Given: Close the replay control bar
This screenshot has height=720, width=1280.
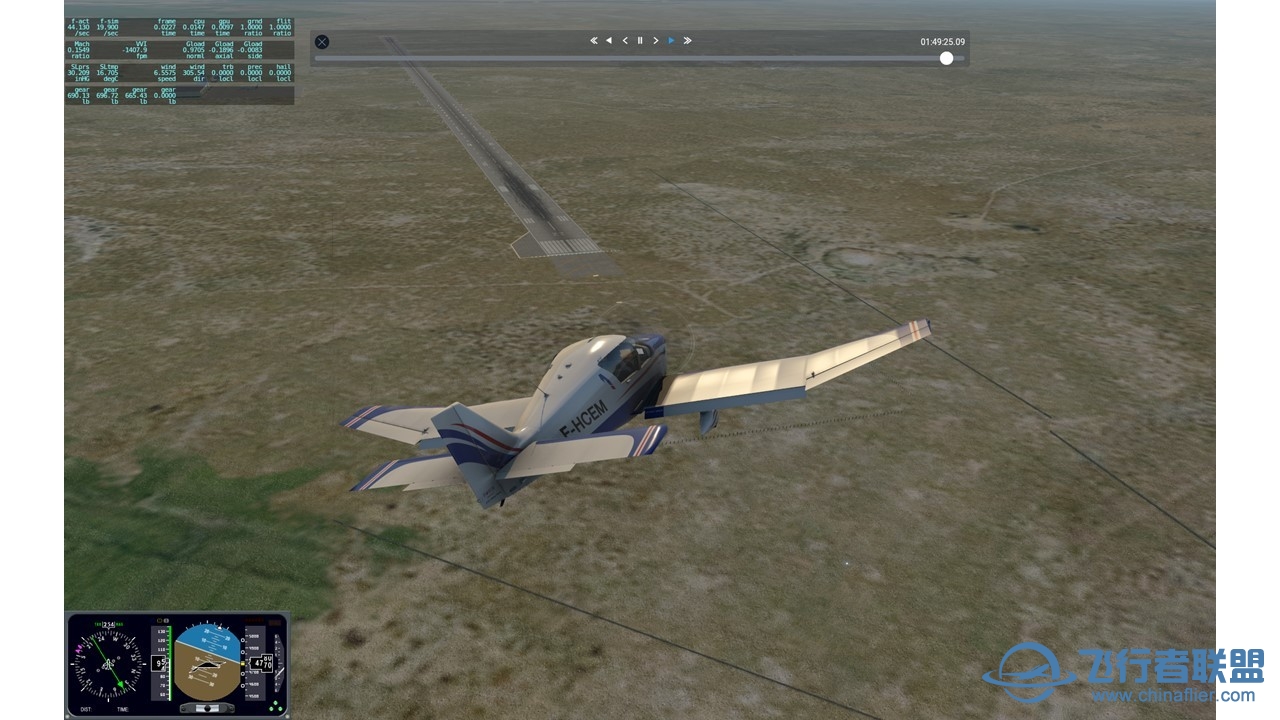Looking at the screenshot, I should 322,42.
